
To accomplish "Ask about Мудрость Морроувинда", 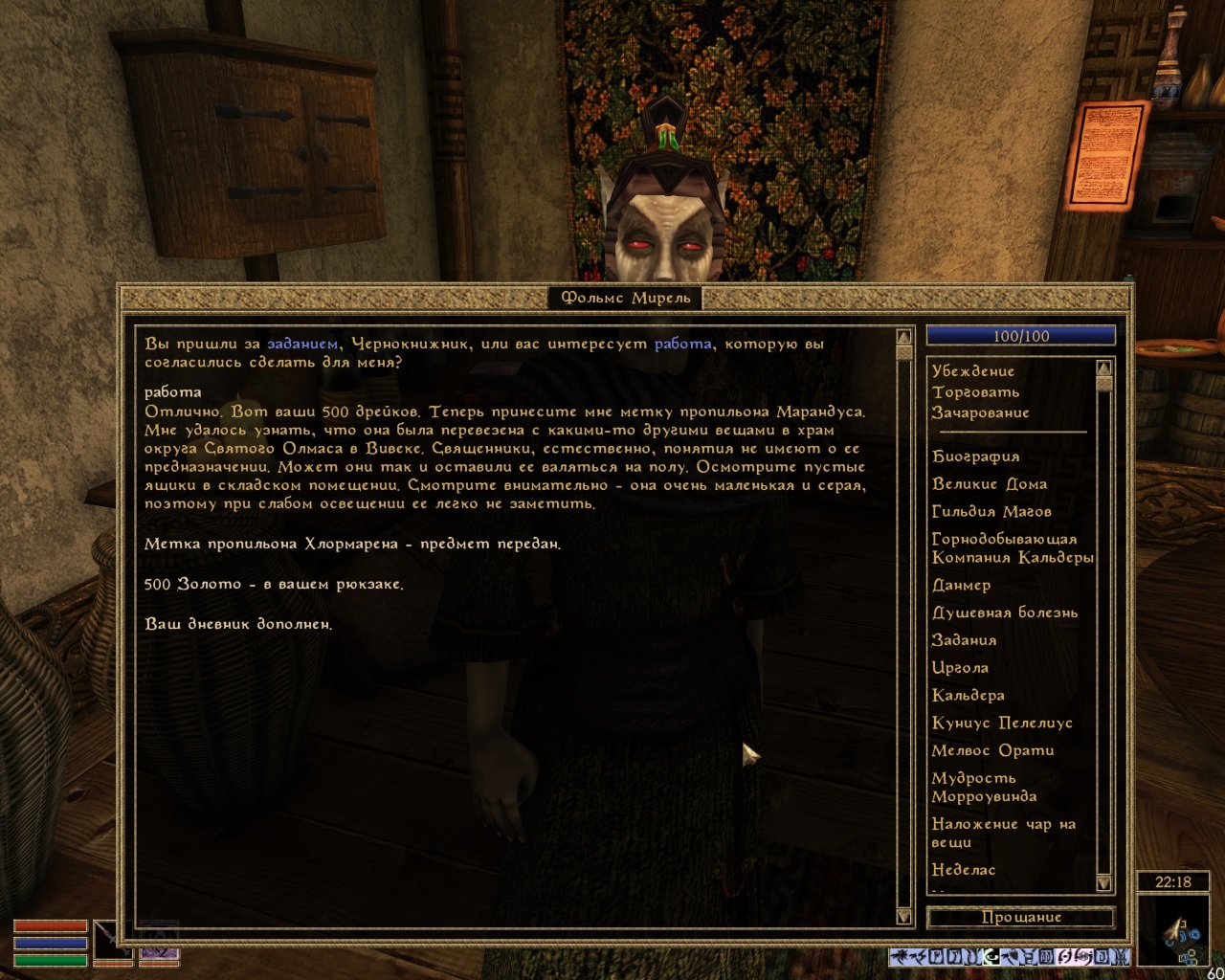I will click(984, 787).
